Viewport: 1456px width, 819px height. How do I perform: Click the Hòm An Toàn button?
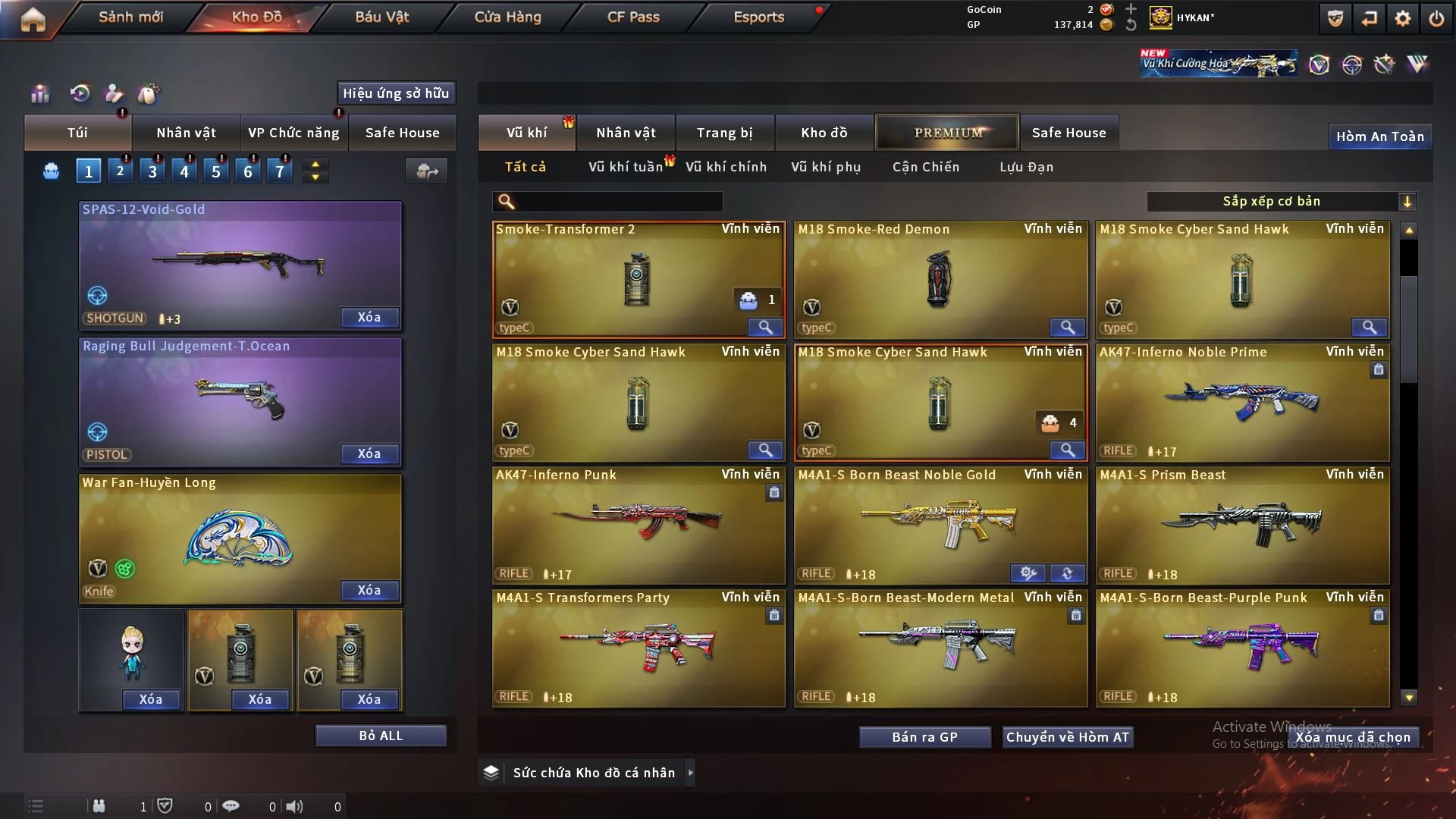[x=1379, y=136]
